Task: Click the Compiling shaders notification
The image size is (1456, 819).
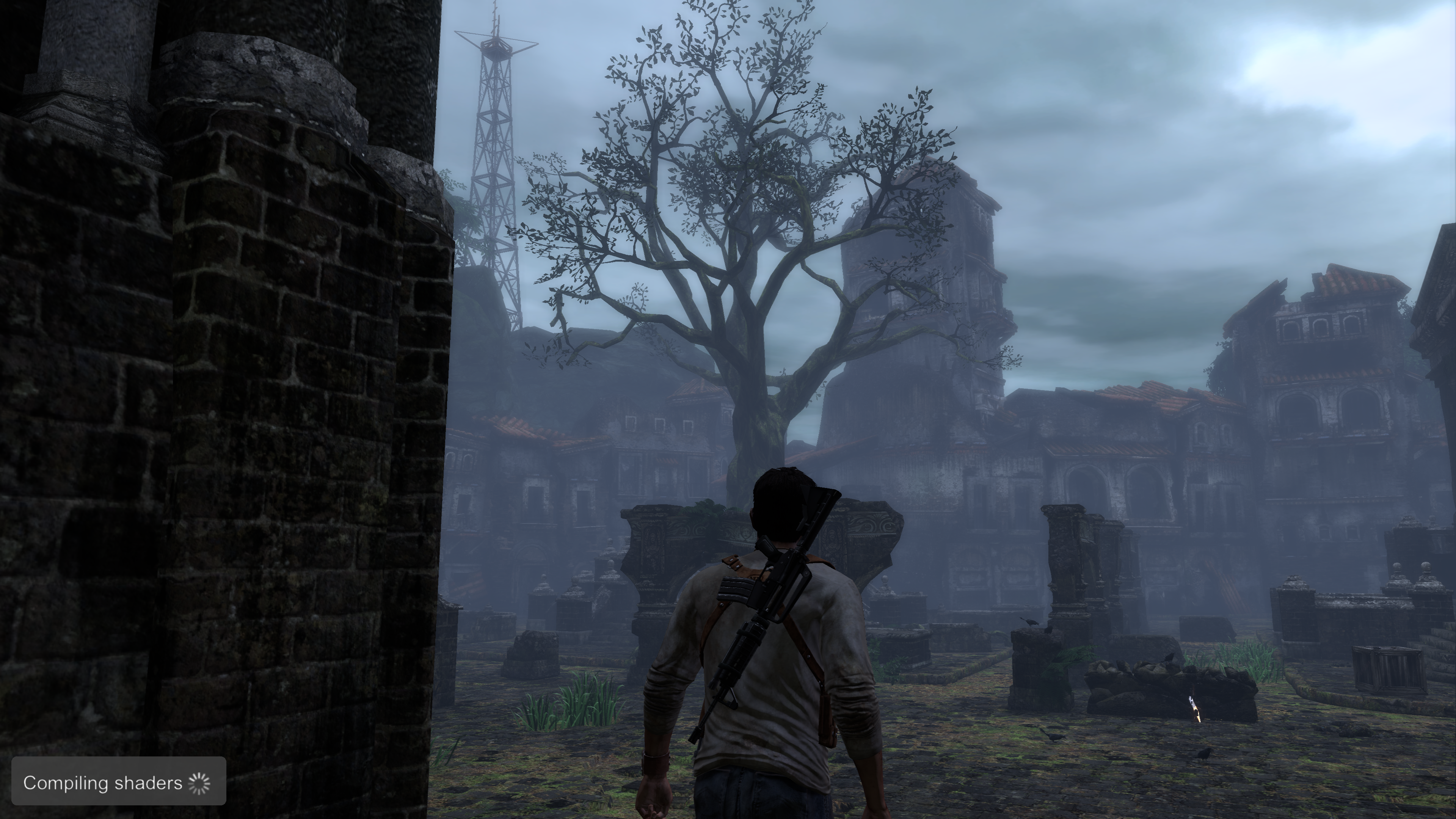Action: 119,782
